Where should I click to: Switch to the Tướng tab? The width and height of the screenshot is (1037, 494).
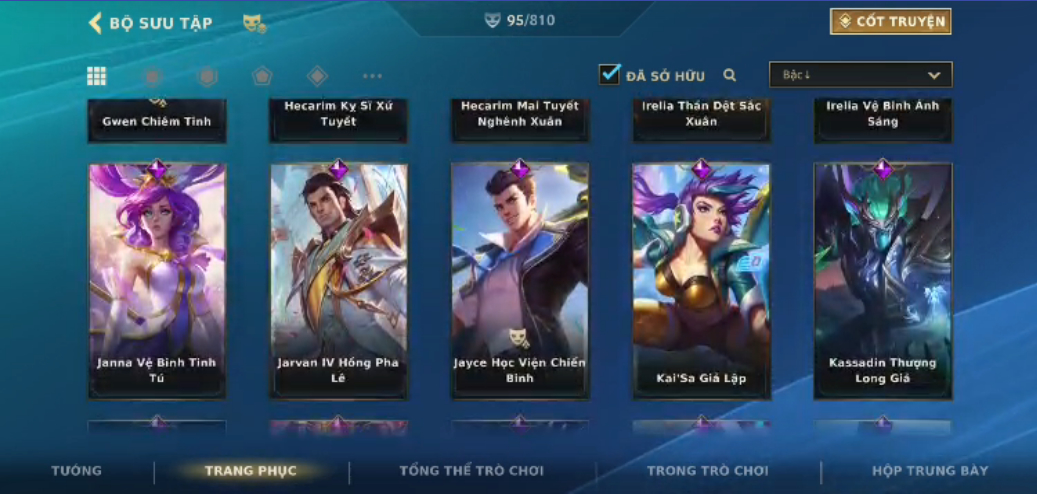pyautogui.click(x=77, y=471)
